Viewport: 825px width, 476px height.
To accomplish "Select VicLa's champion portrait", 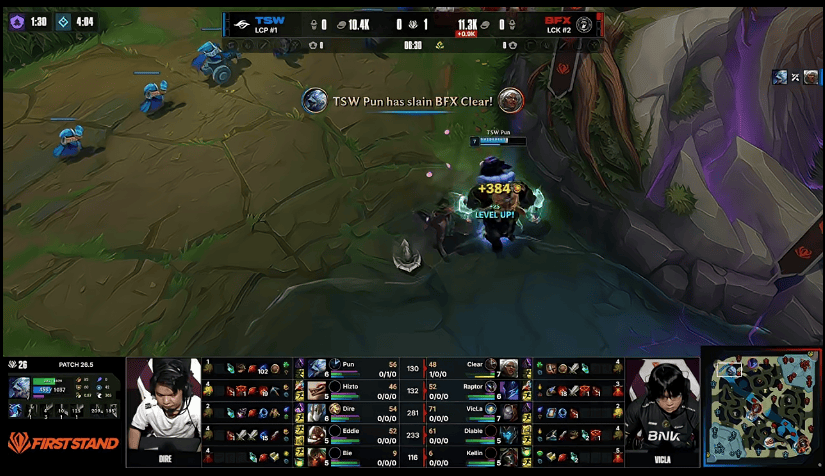I will (x=509, y=411).
